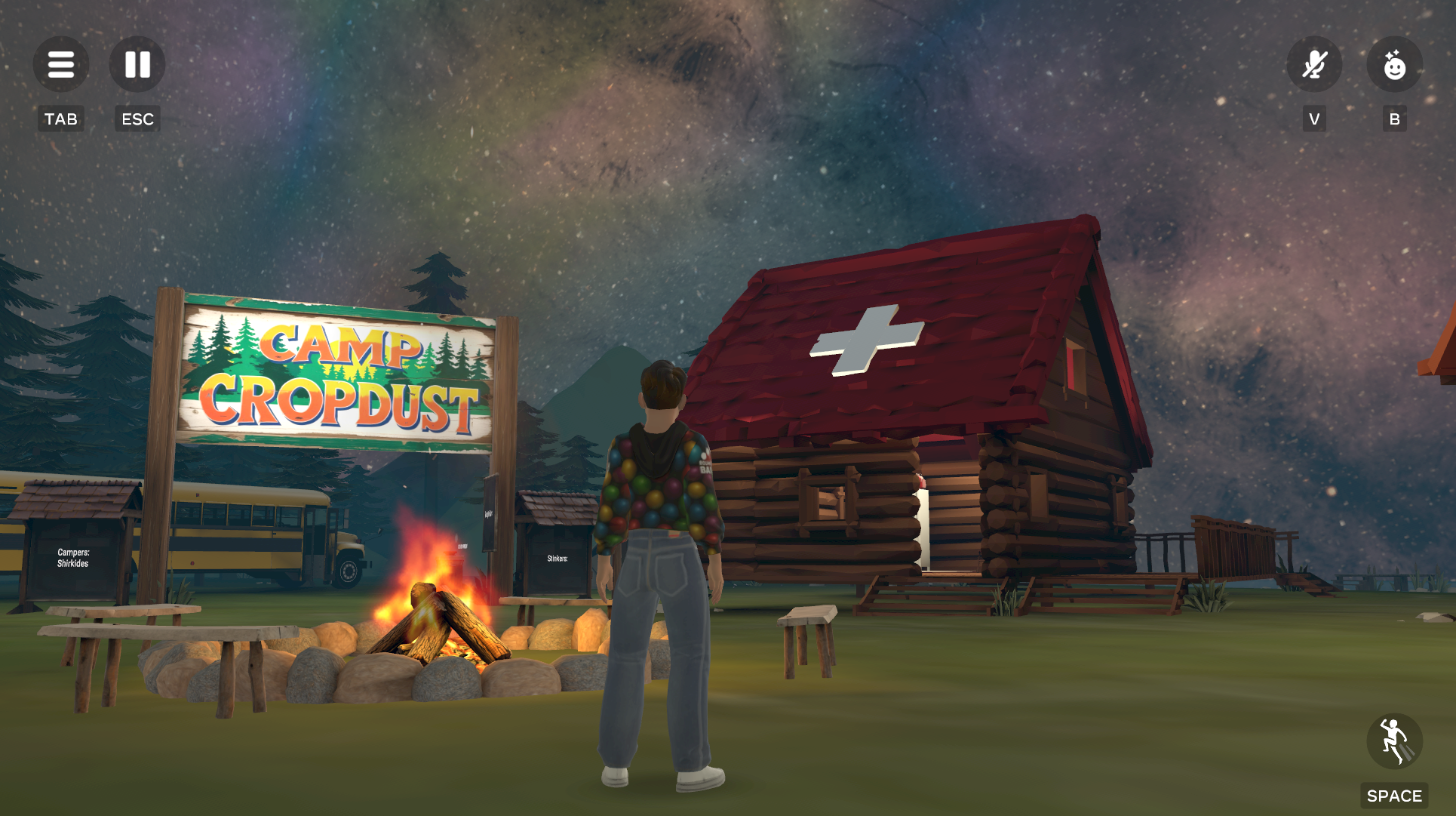Toggle the muted microphone icon
Image resolution: width=1456 pixels, height=816 pixels.
pos(1314,65)
